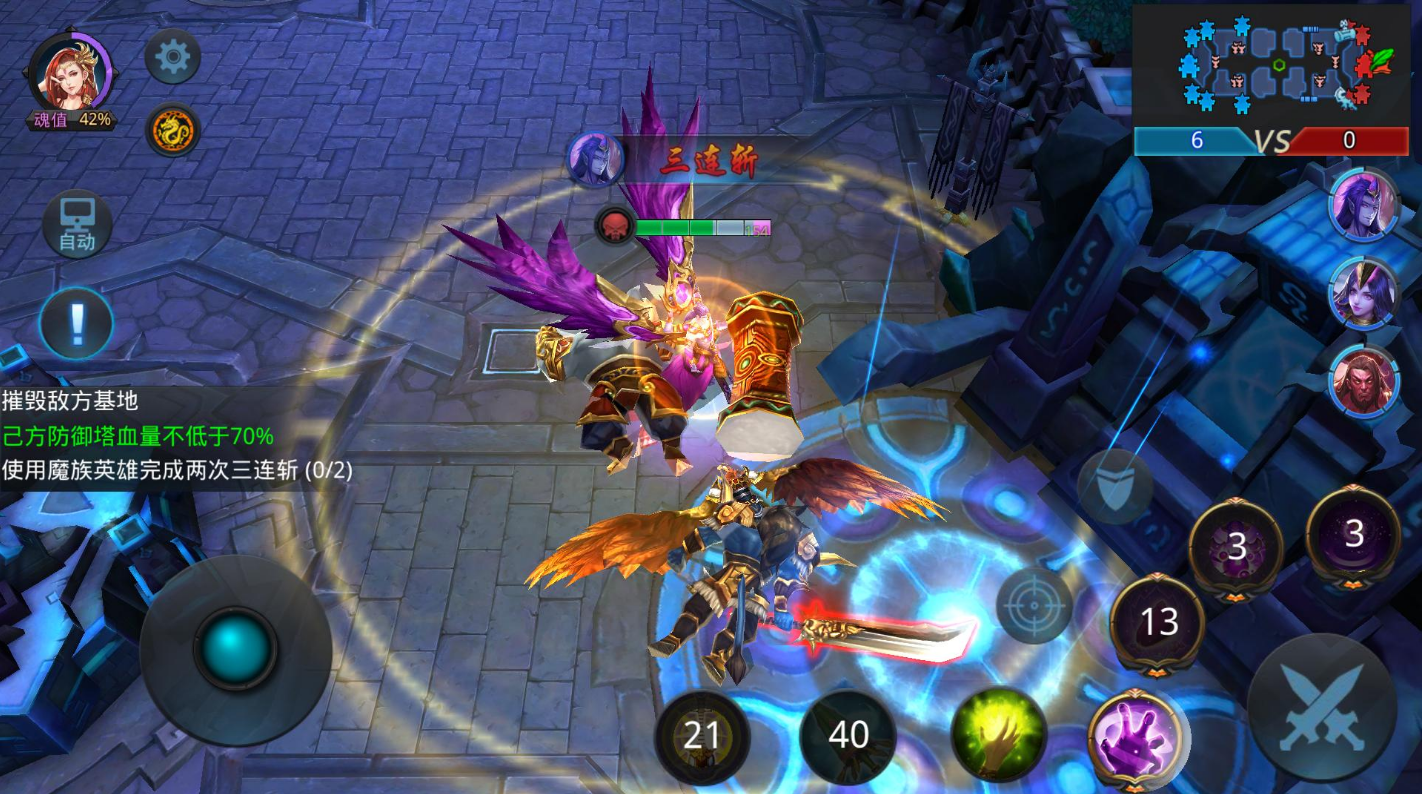Tap the skill on 40 cooldown

coord(848,736)
